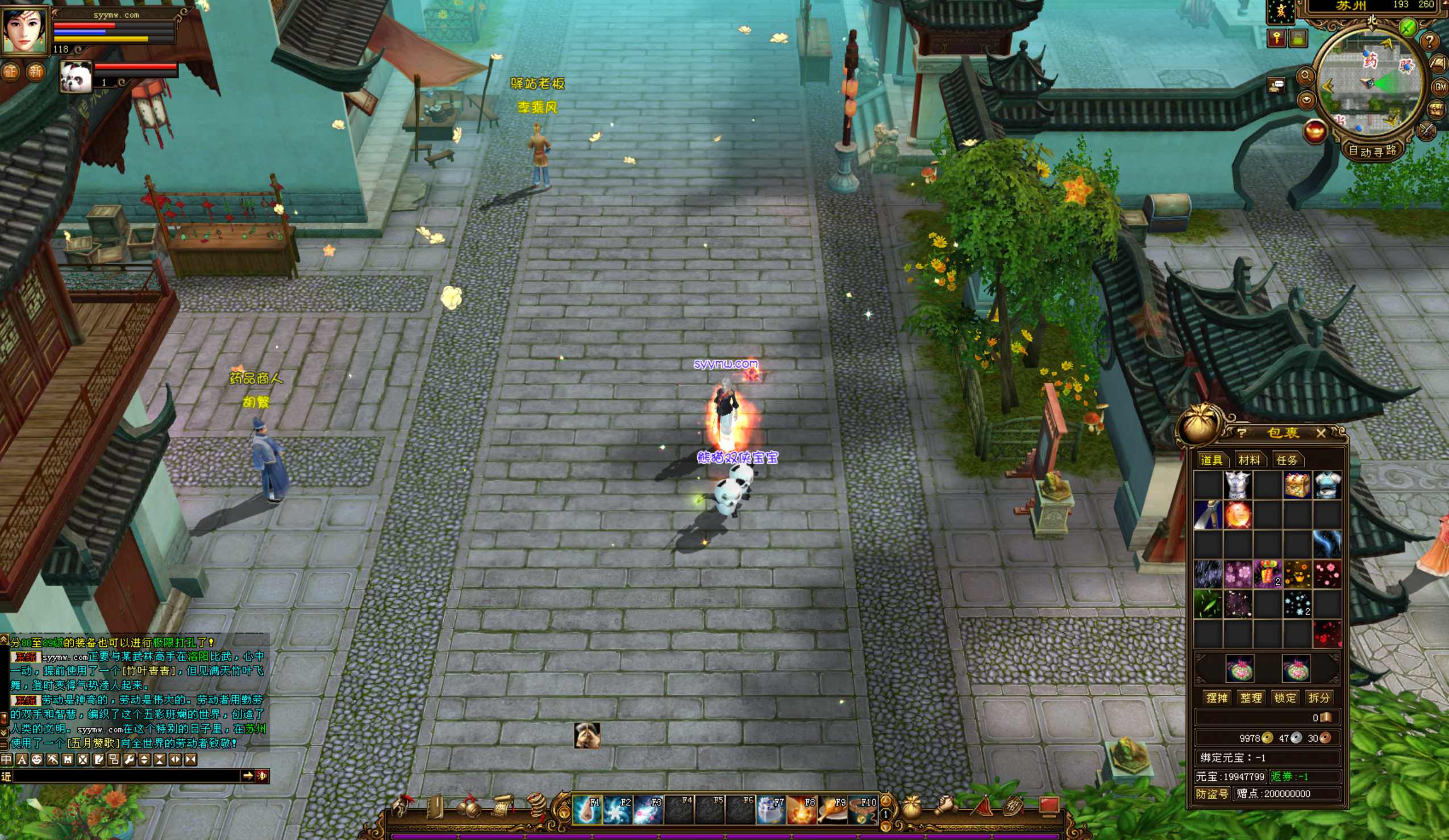
Task: Click the minimap magnifying glass button
Action: [x=1305, y=76]
